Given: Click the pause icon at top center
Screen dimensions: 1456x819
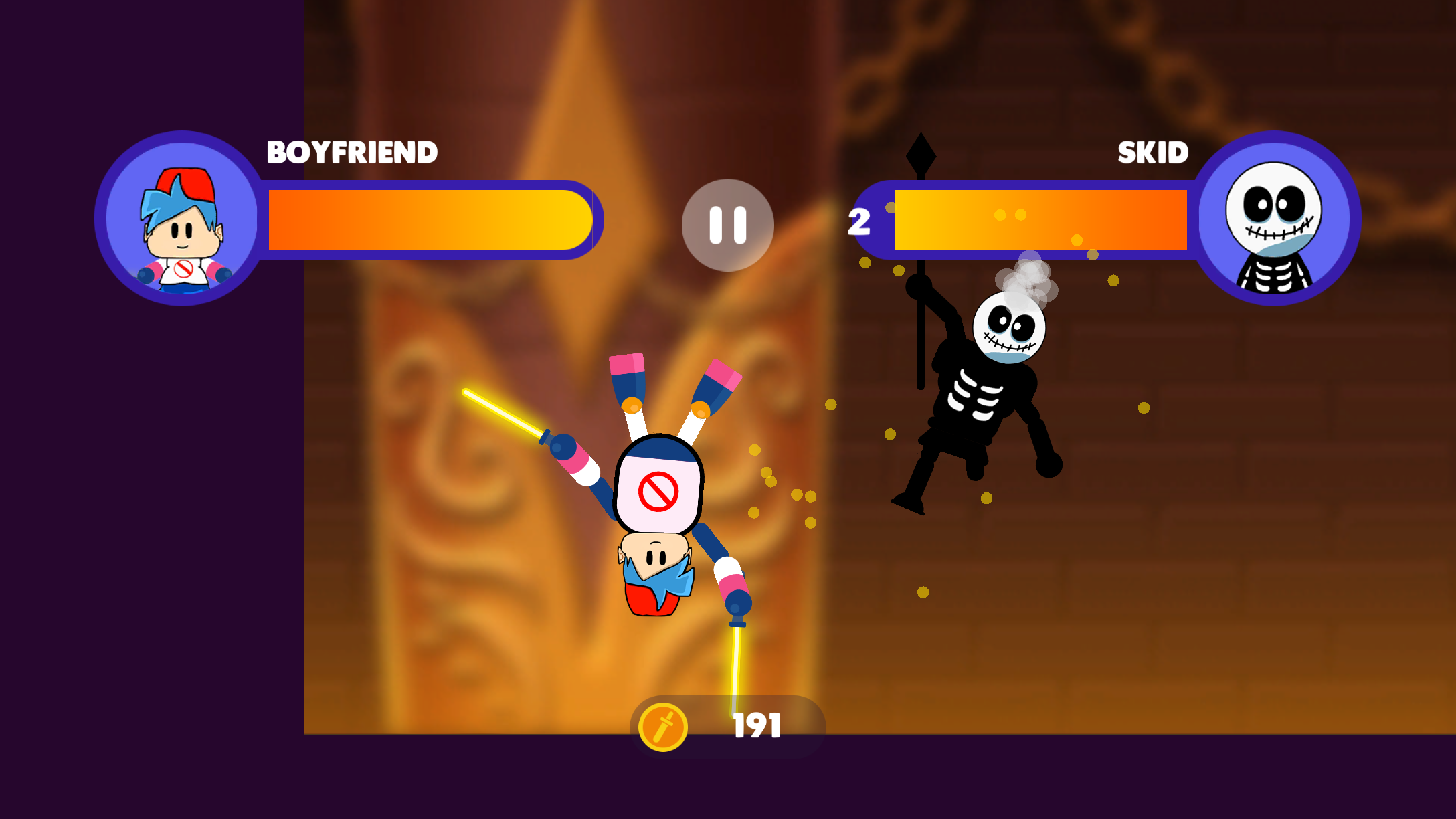Looking at the screenshot, I should coord(728,226).
